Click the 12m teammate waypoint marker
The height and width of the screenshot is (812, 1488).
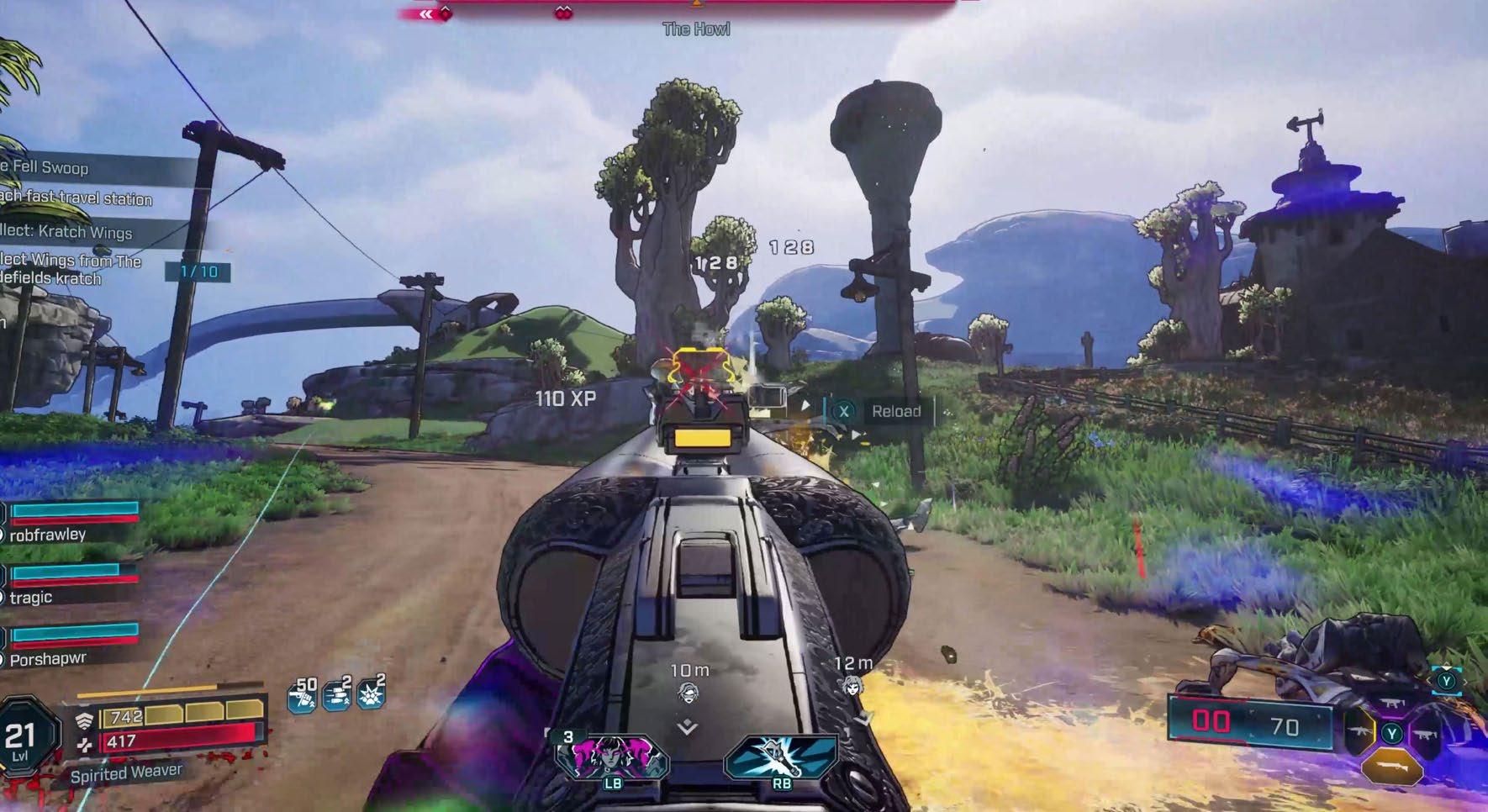coord(852,685)
